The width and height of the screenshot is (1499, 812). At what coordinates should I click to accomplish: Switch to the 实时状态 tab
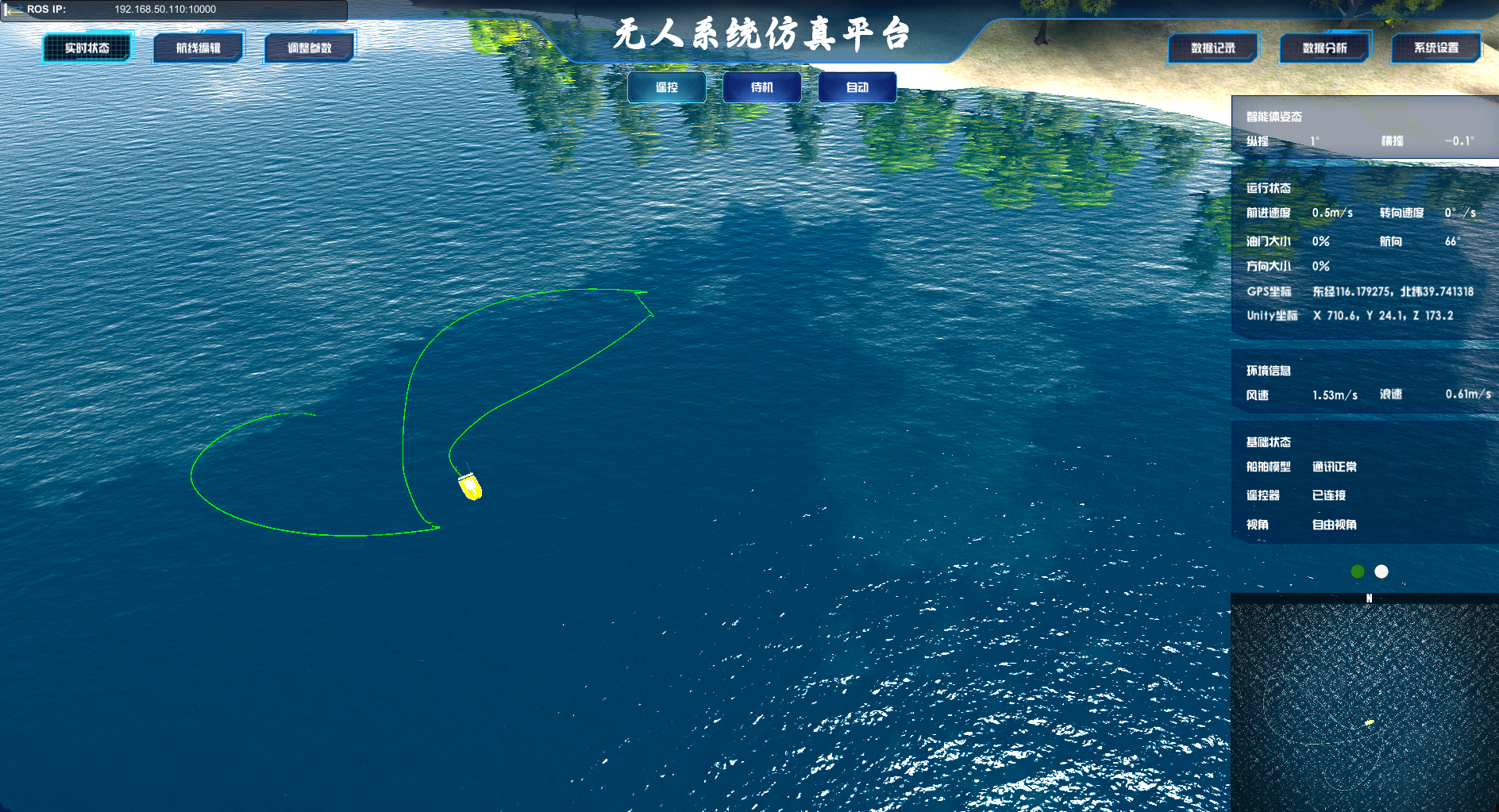[87, 47]
